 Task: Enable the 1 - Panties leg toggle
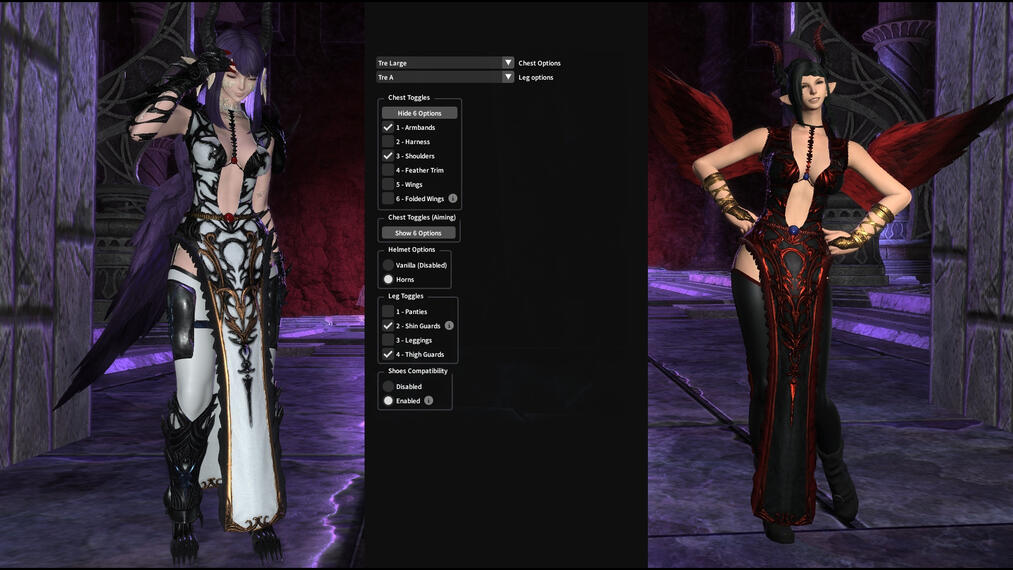388,312
